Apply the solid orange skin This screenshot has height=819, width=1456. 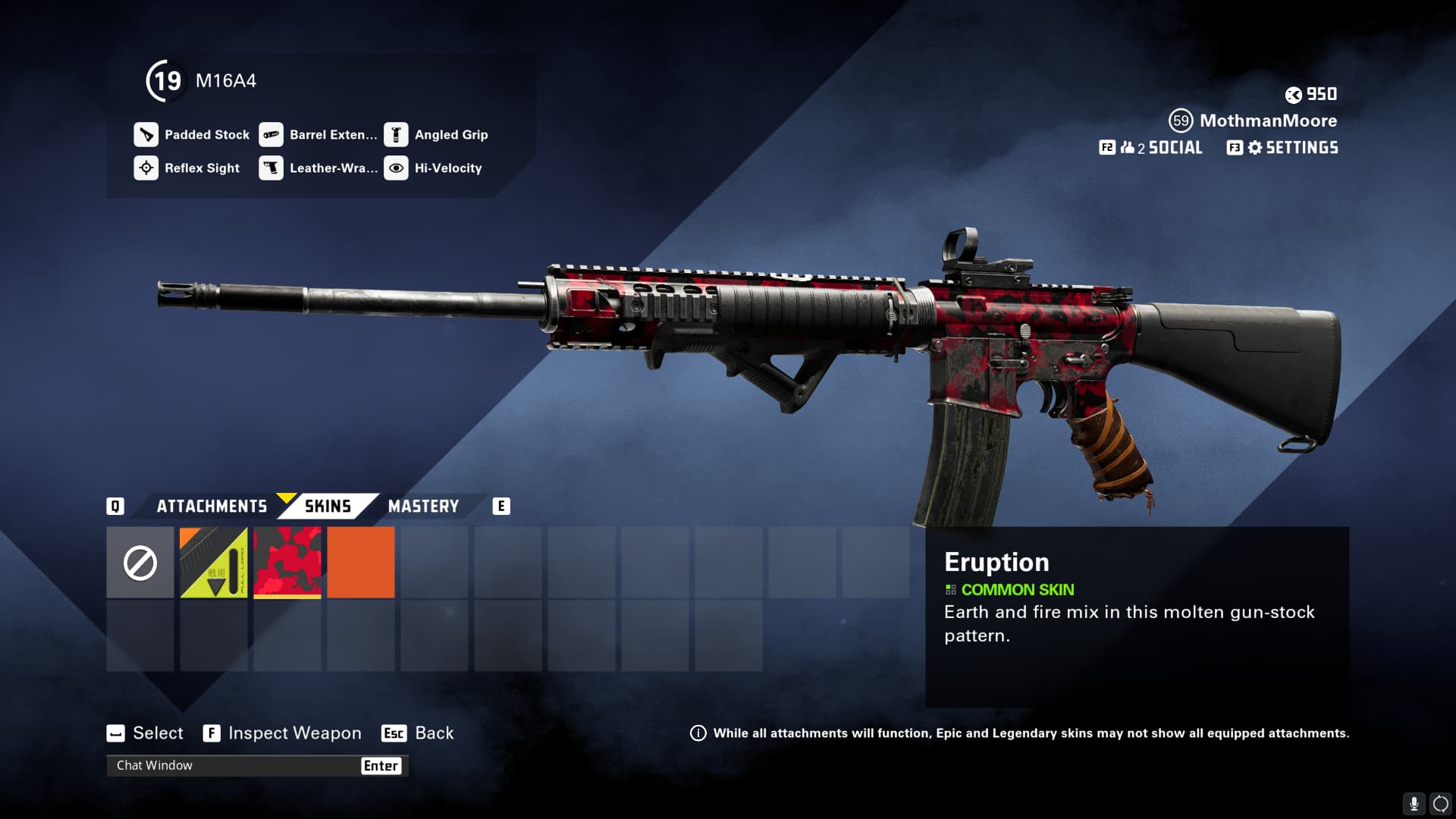tap(361, 563)
